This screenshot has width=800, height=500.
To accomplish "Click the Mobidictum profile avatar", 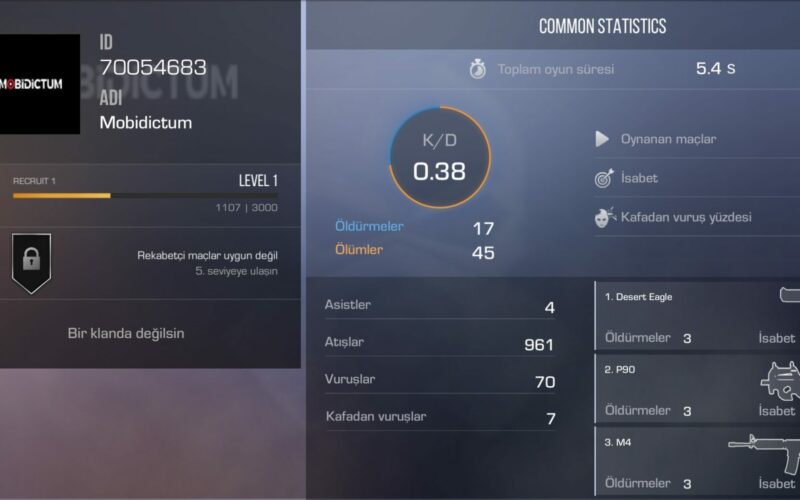I will tap(40, 84).
